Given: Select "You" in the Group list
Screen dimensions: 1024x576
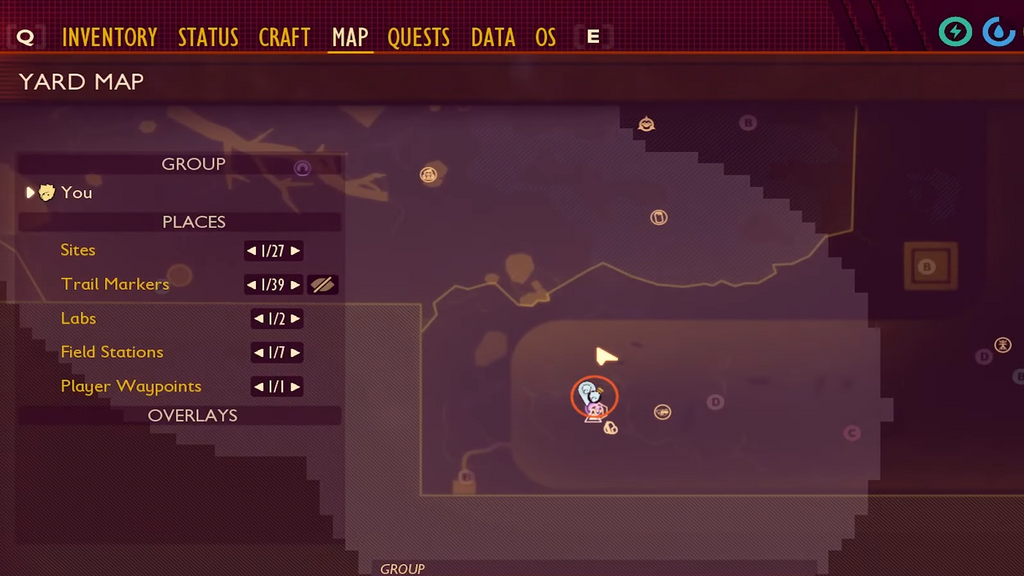Looking at the screenshot, I should tap(76, 193).
